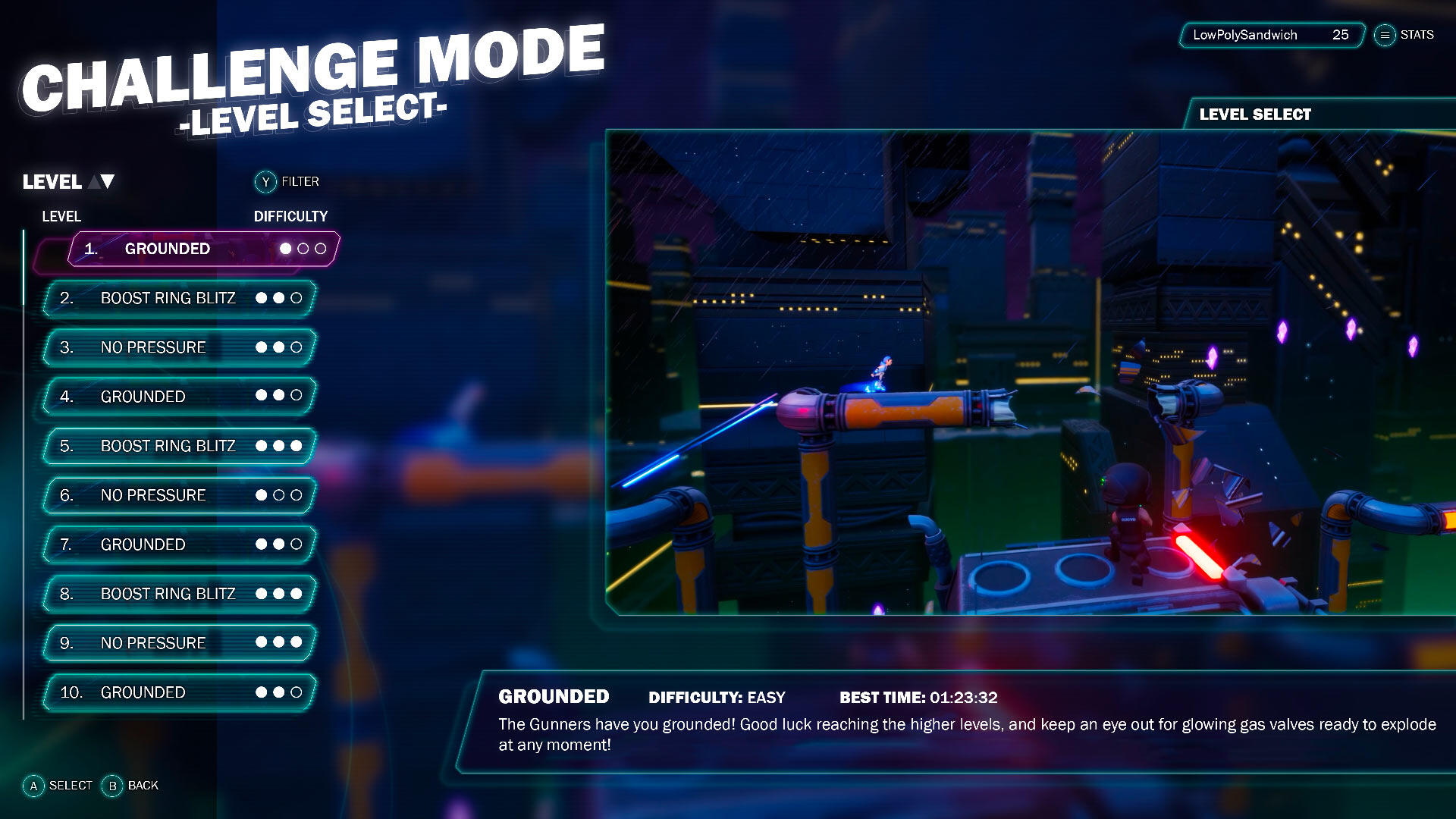Select level 10 Grounded

pyautogui.click(x=179, y=692)
